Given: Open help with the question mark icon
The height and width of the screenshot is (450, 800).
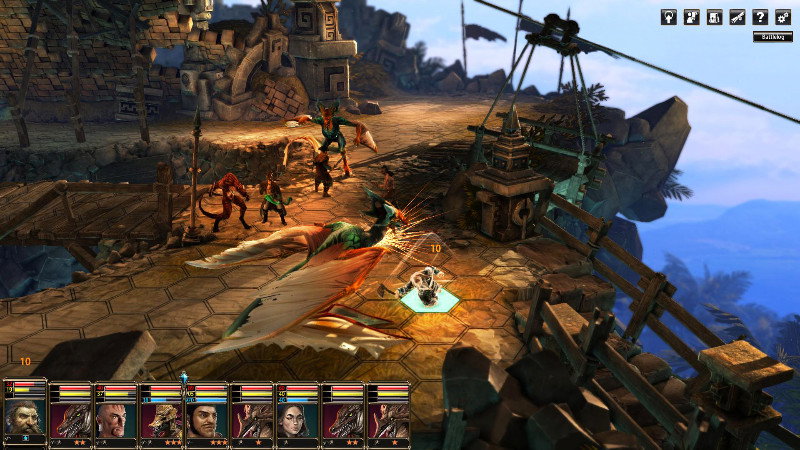Looking at the screenshot, I should (761, 17).
